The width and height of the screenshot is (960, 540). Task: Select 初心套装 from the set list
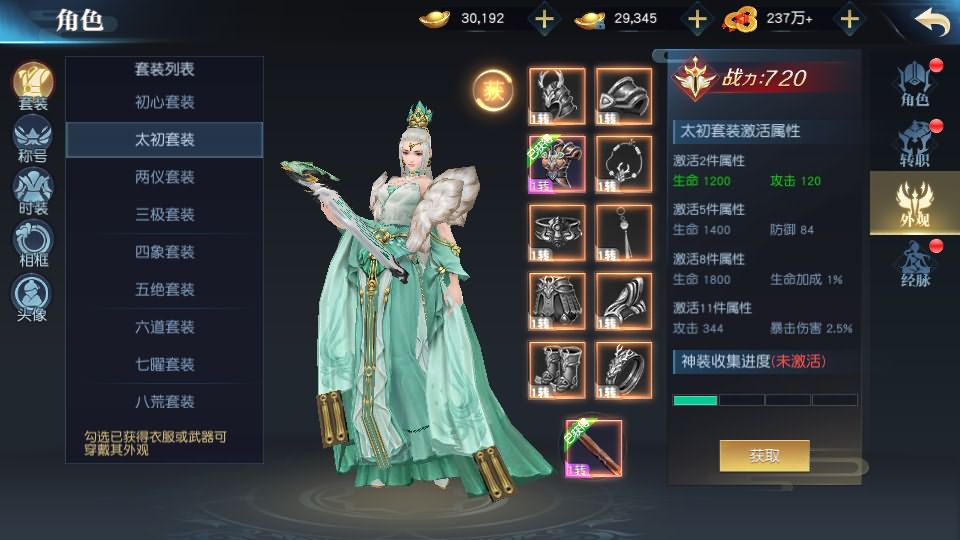pyautogui.click(x=164, y=102)
